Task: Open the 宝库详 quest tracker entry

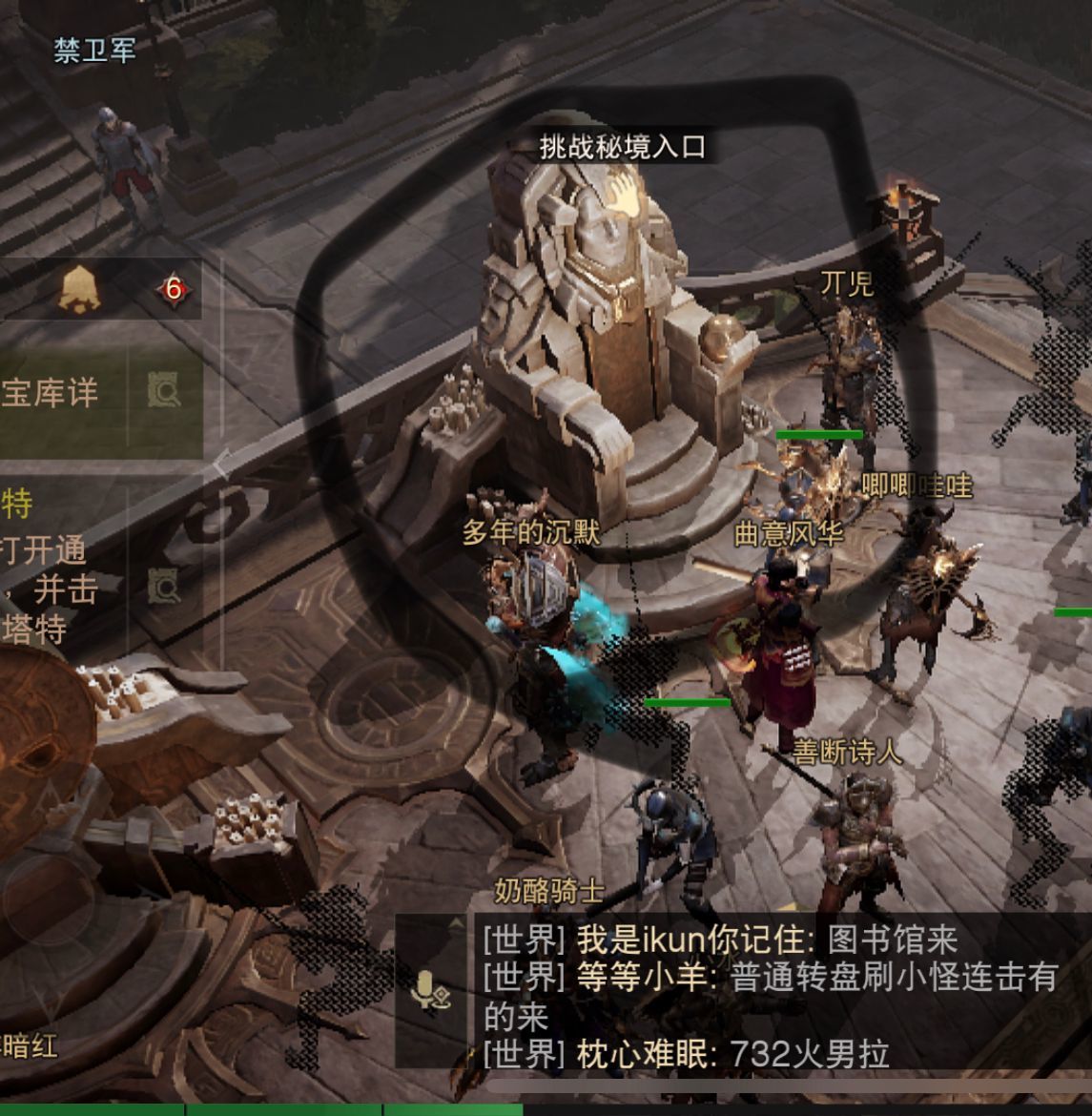Action: (x=52, y=392)
